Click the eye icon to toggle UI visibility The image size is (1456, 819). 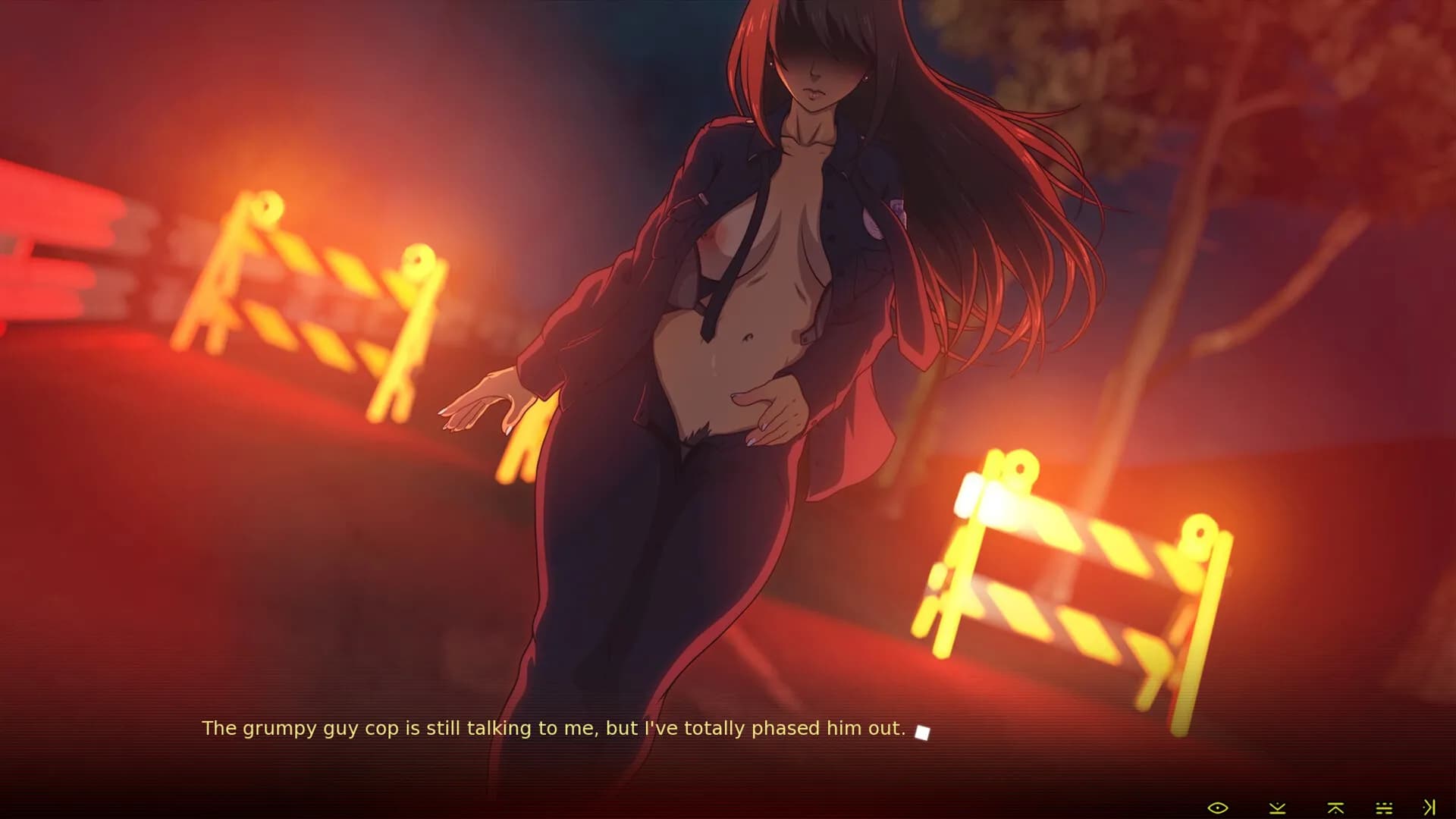pos(1217,808)
